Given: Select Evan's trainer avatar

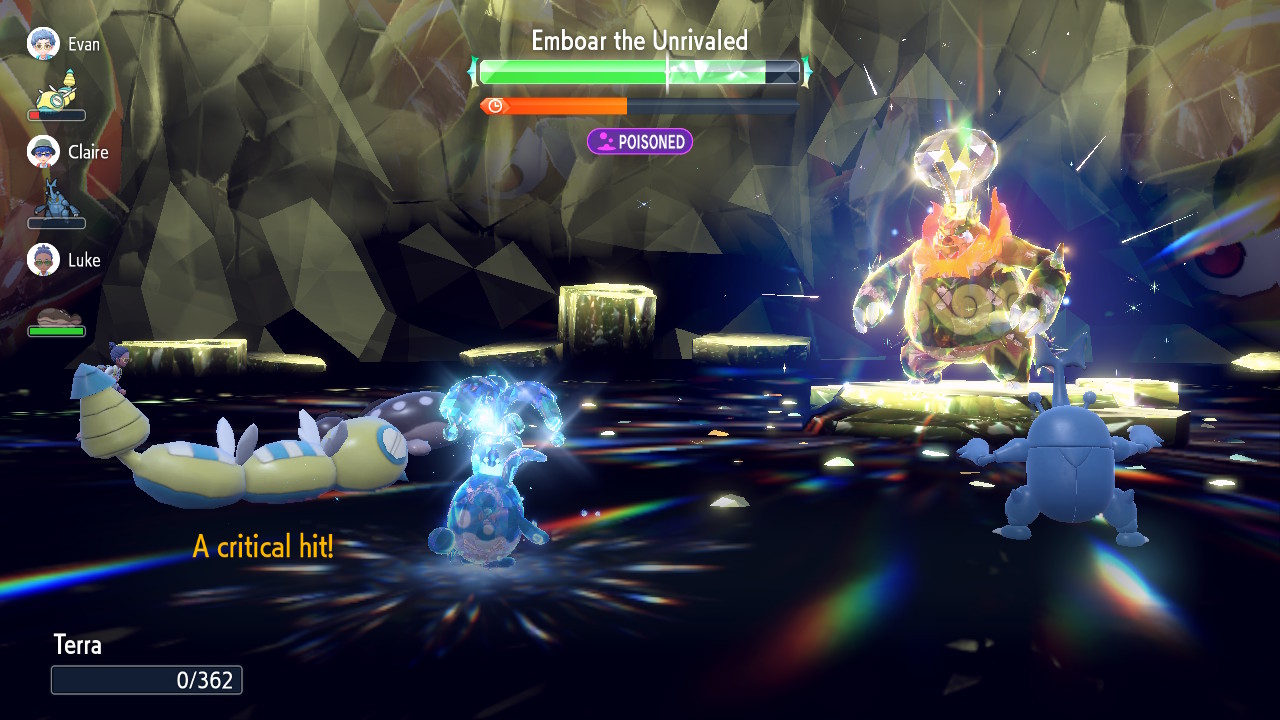Looking at the screenshot, I should click(x=43, y=43).
